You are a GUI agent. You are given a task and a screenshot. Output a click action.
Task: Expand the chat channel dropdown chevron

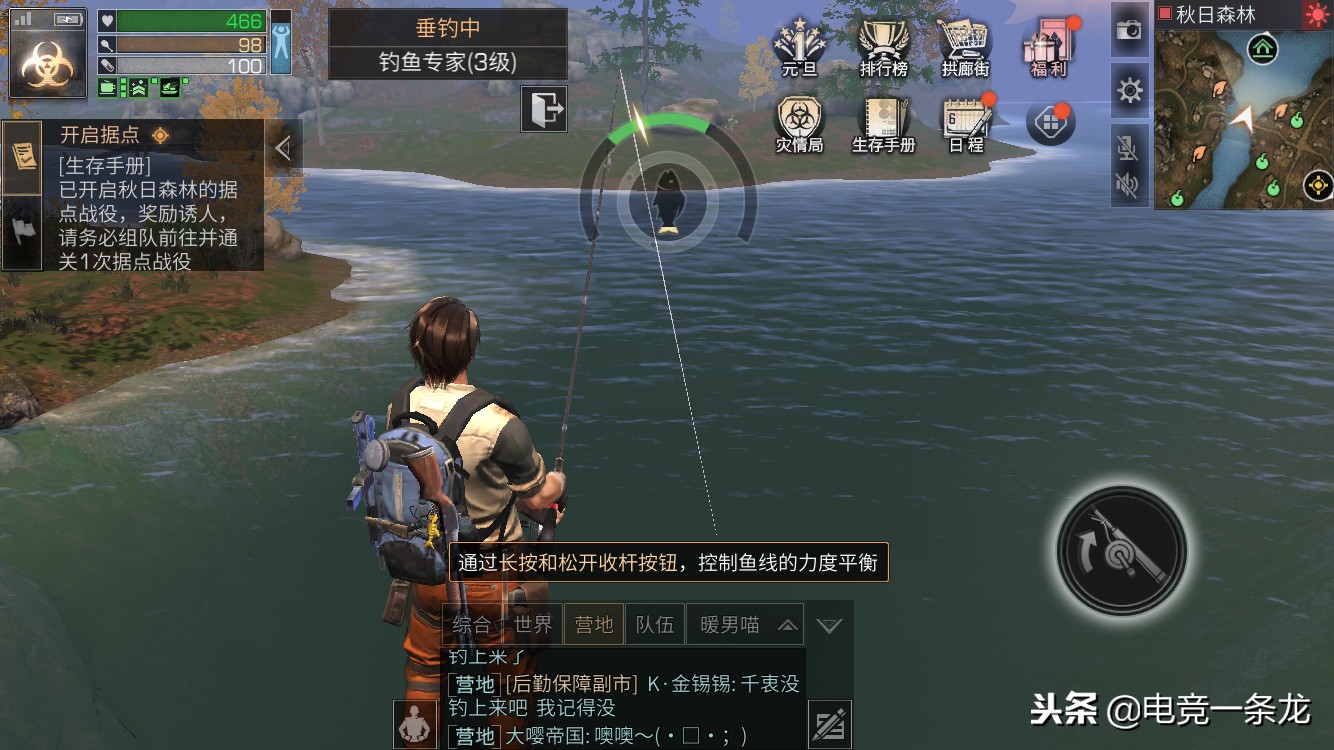829,624
